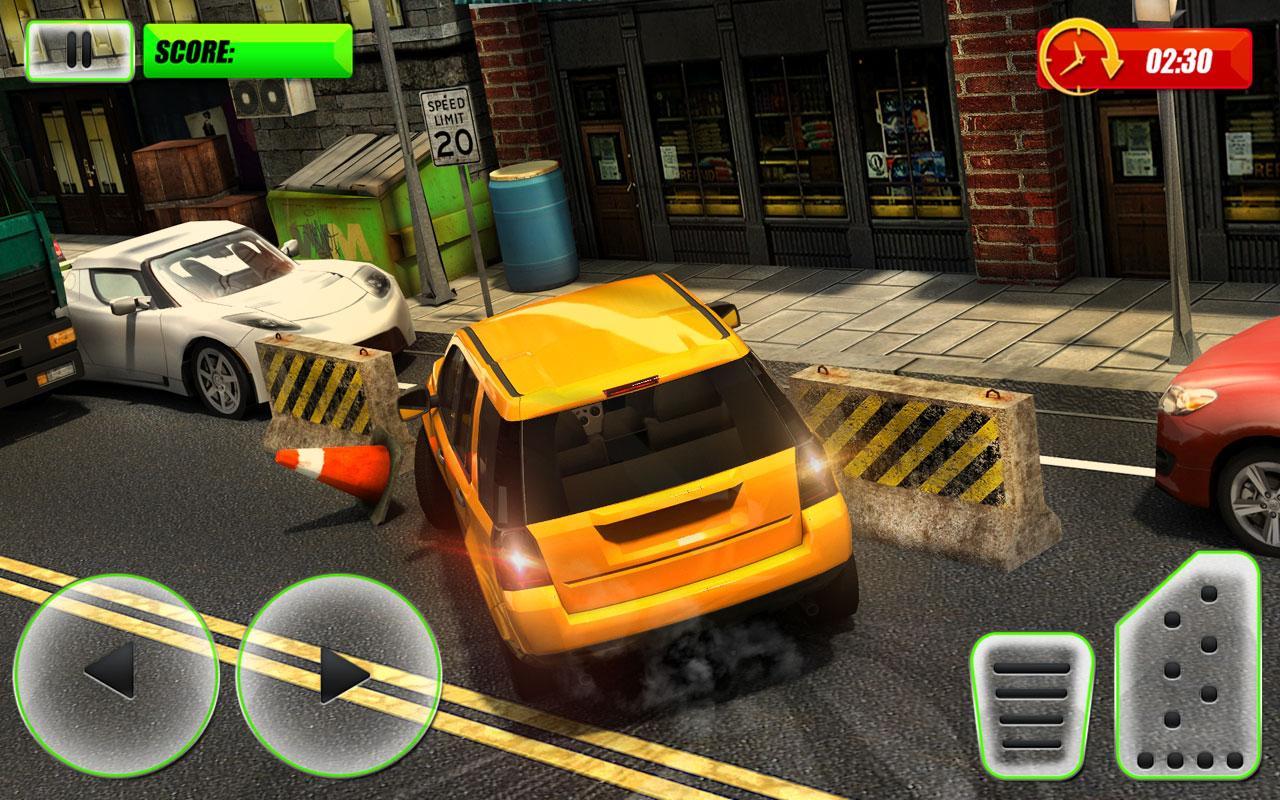Screen dimensions: 1280x800
Task: Steer right with the right arrow button
Action: coord(338,675)
